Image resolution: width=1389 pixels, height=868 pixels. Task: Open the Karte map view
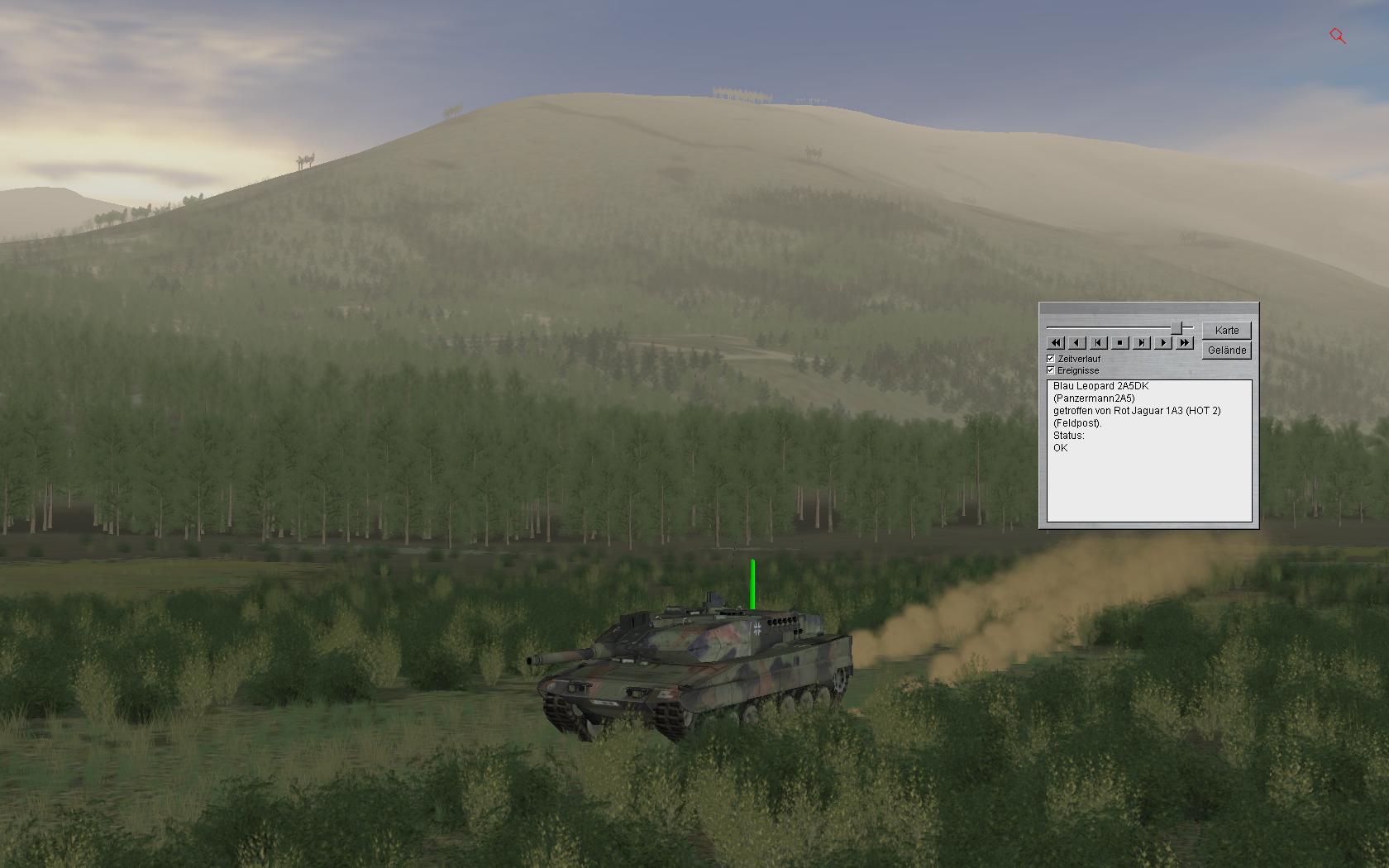1227,330
